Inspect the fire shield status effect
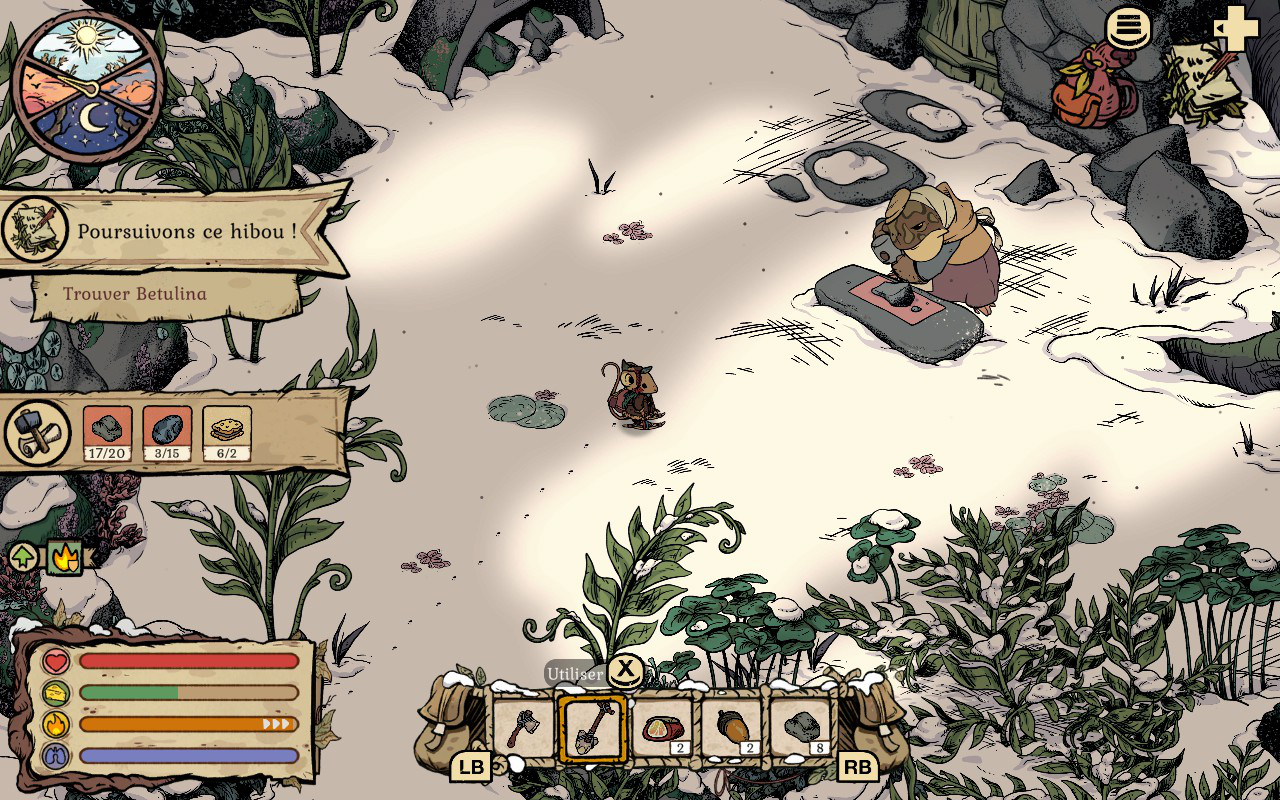Viewport: 1280px width, 800px height. [x=64, y=557]
